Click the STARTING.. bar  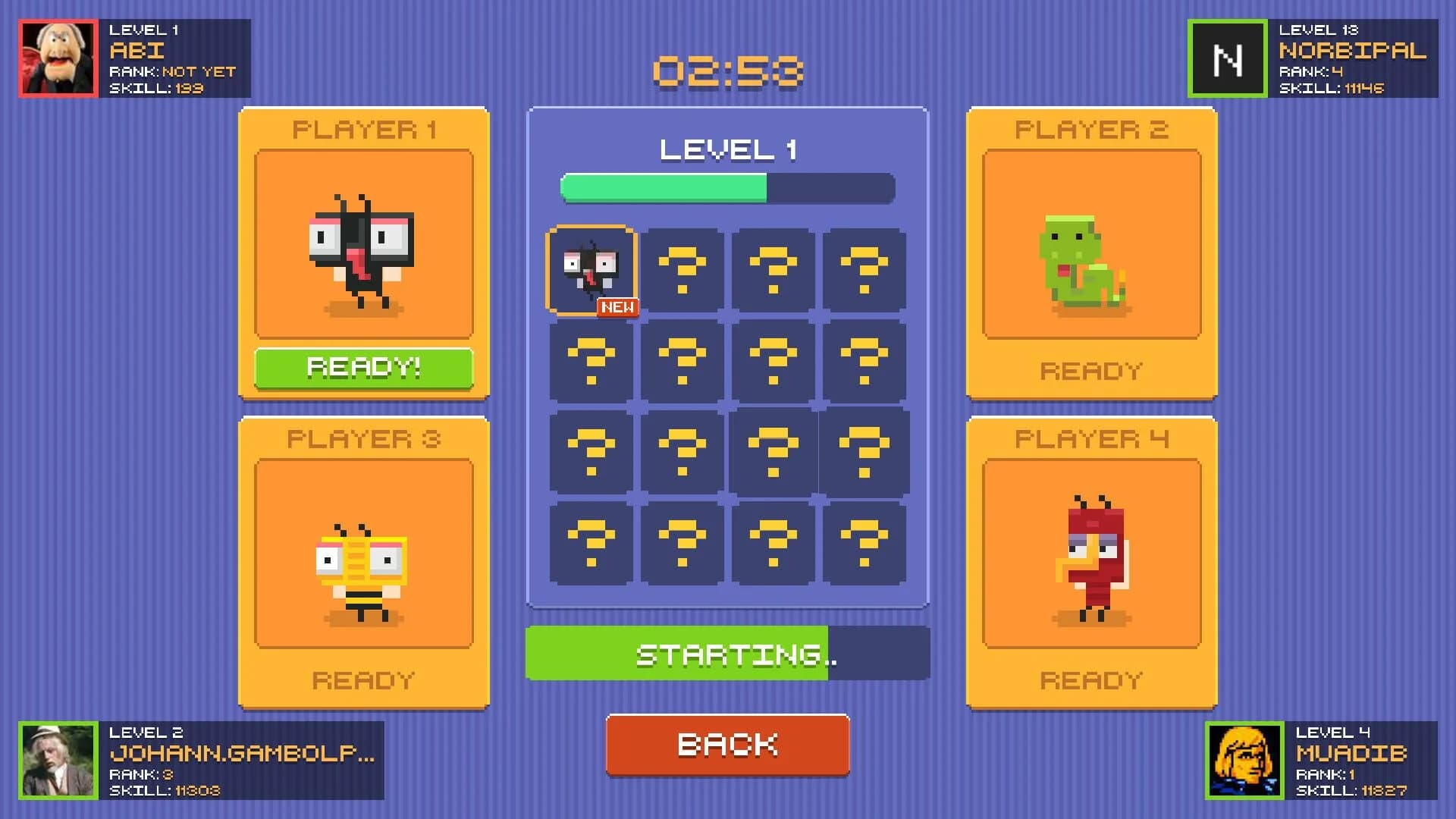[726, 653]
